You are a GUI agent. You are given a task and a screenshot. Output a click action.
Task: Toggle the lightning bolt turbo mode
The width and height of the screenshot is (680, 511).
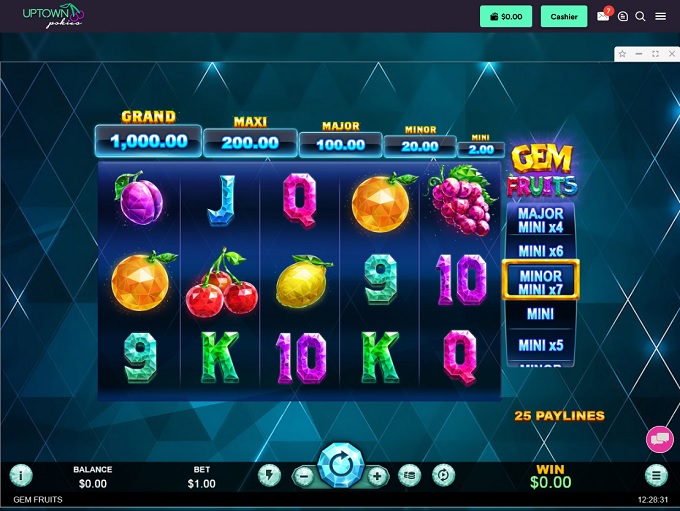coord(268,476)
